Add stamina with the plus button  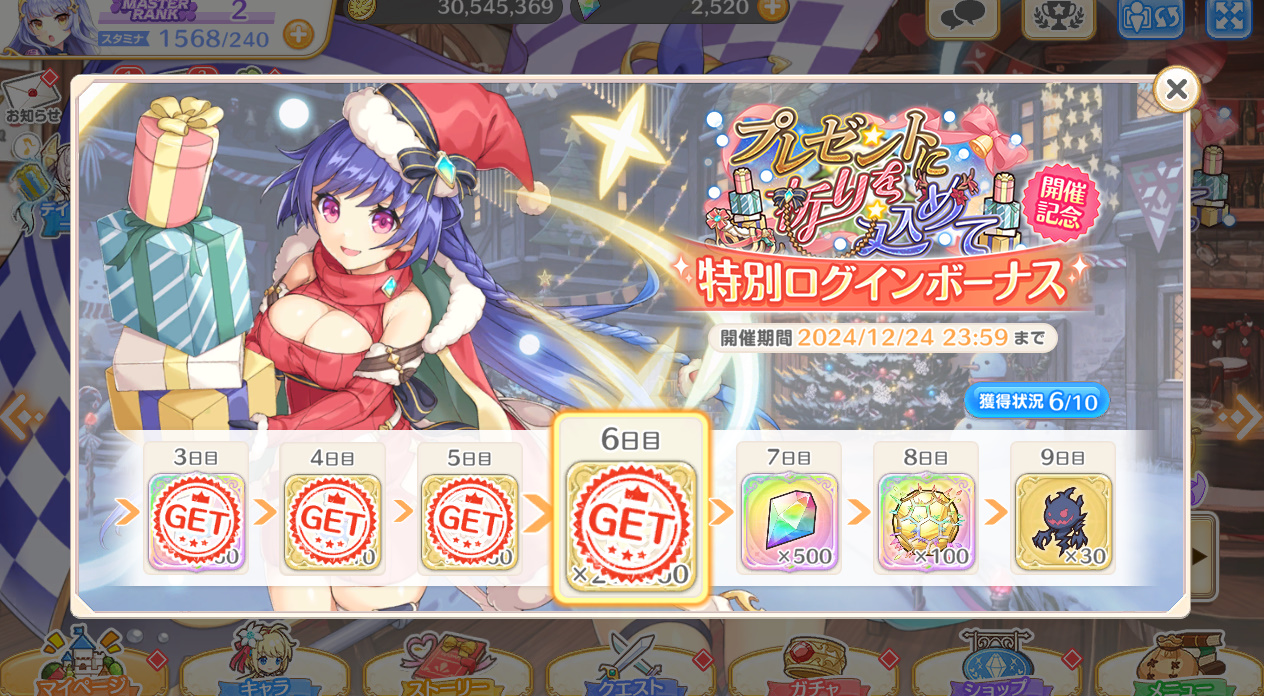[298, 35]
